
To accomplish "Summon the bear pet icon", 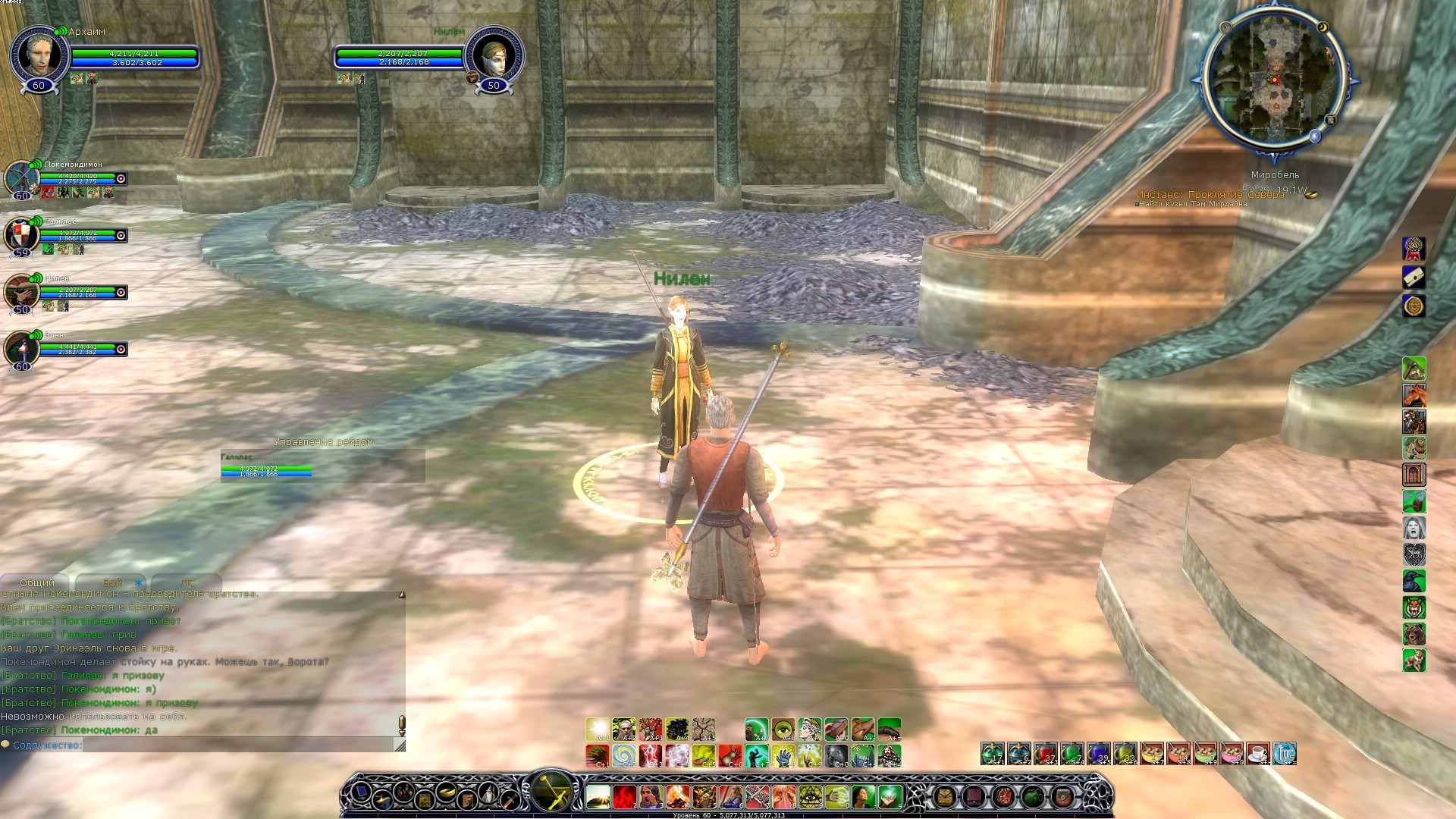I will (1414, 634).
